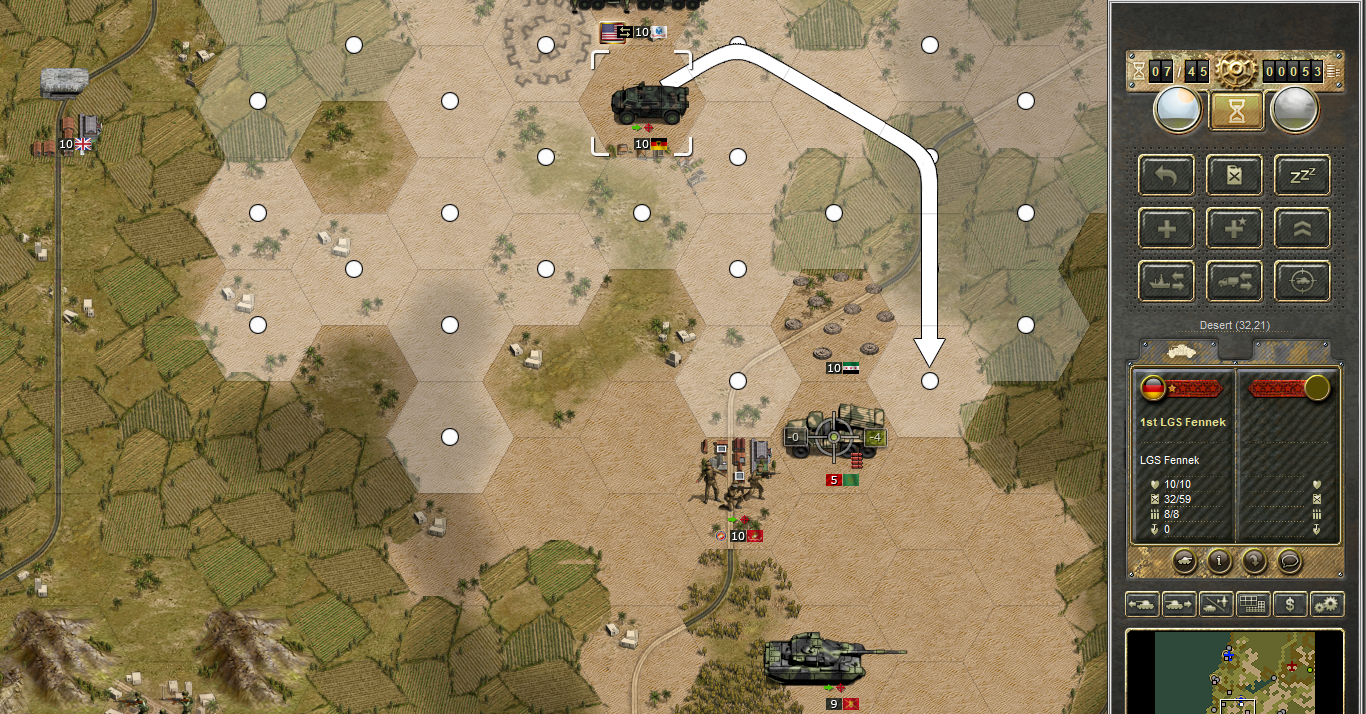The image size is (1366, 714).
Task: Select the previous unit tank-arrow button
Action: pos(1141,604)
